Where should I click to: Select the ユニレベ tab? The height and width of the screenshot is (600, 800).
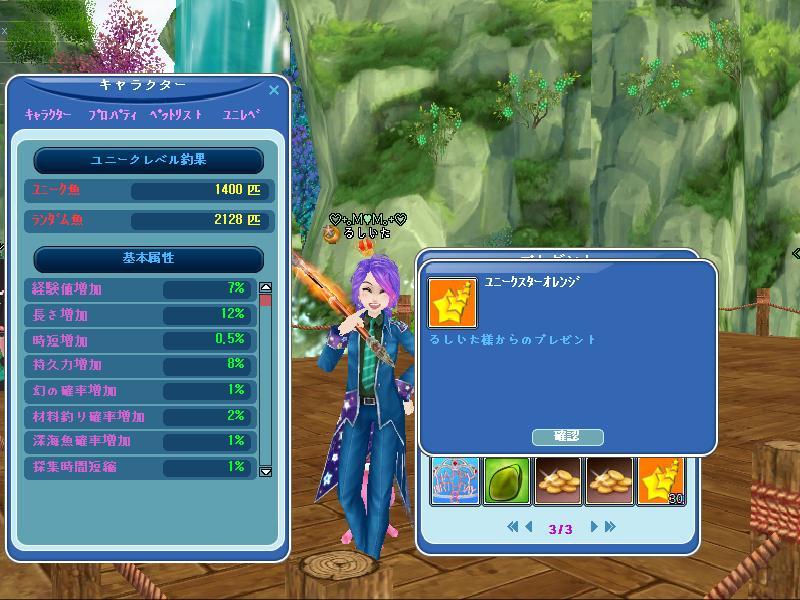(x=241, y=115)
